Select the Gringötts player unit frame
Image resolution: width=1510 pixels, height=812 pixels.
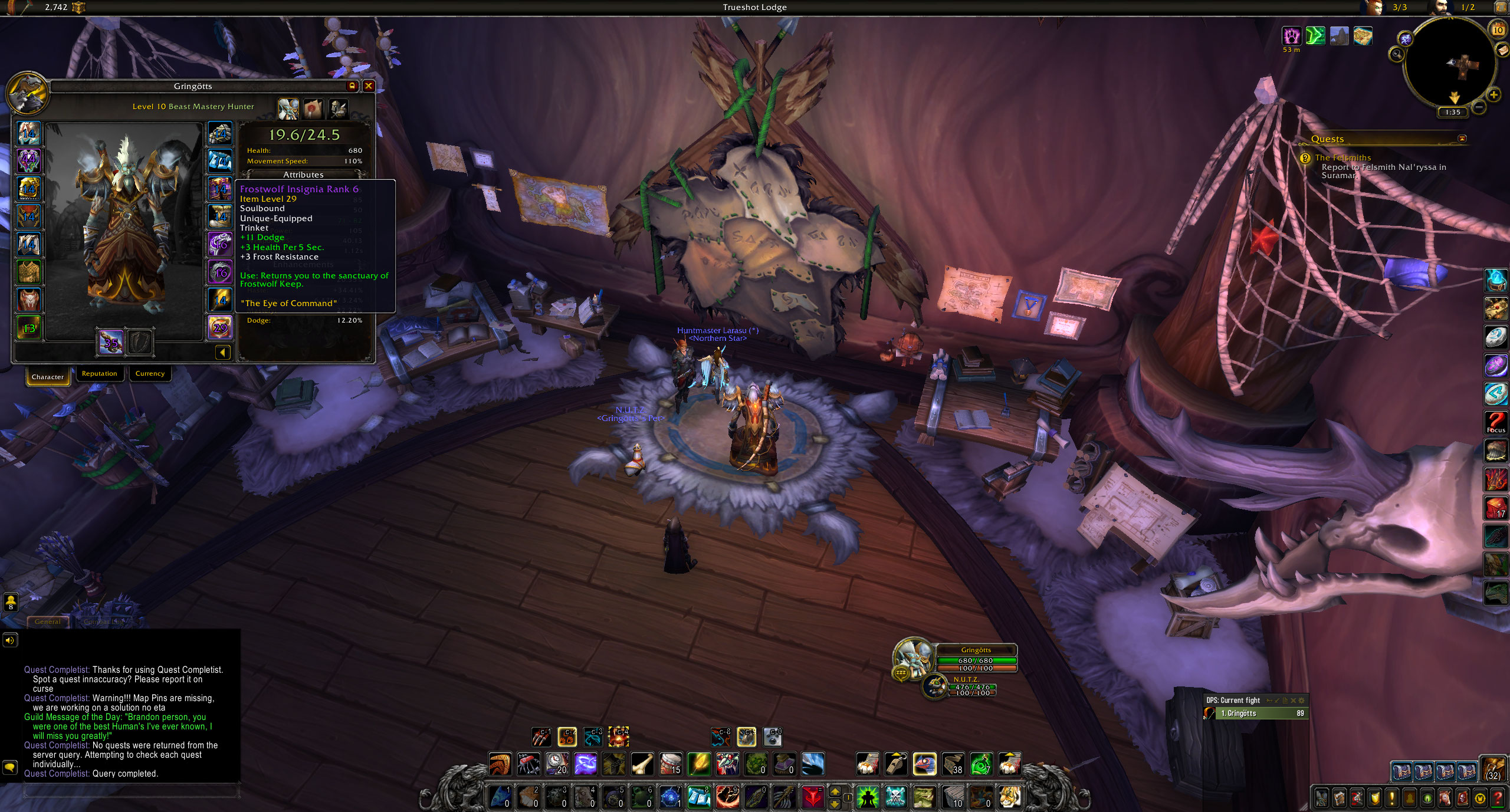pos(975,659)
